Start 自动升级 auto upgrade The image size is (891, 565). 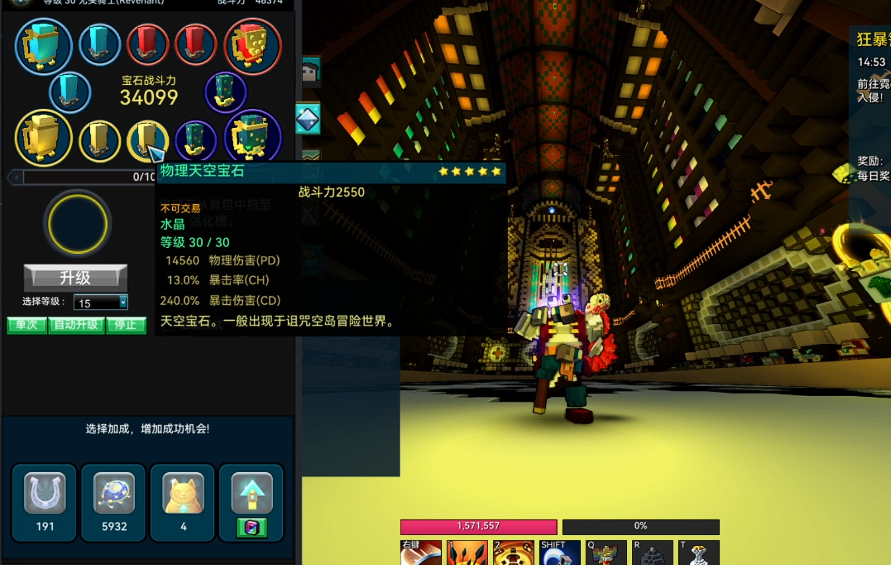[76, 325]
